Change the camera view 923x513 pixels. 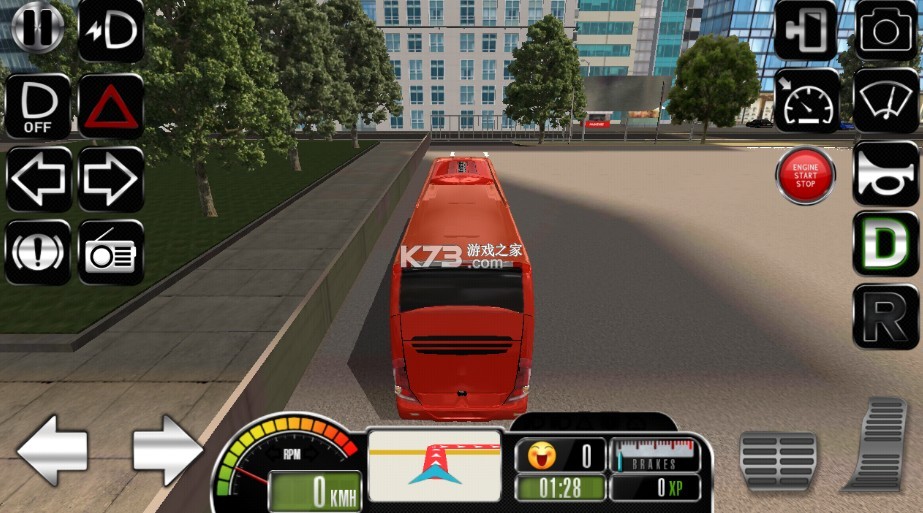(886, 30)
